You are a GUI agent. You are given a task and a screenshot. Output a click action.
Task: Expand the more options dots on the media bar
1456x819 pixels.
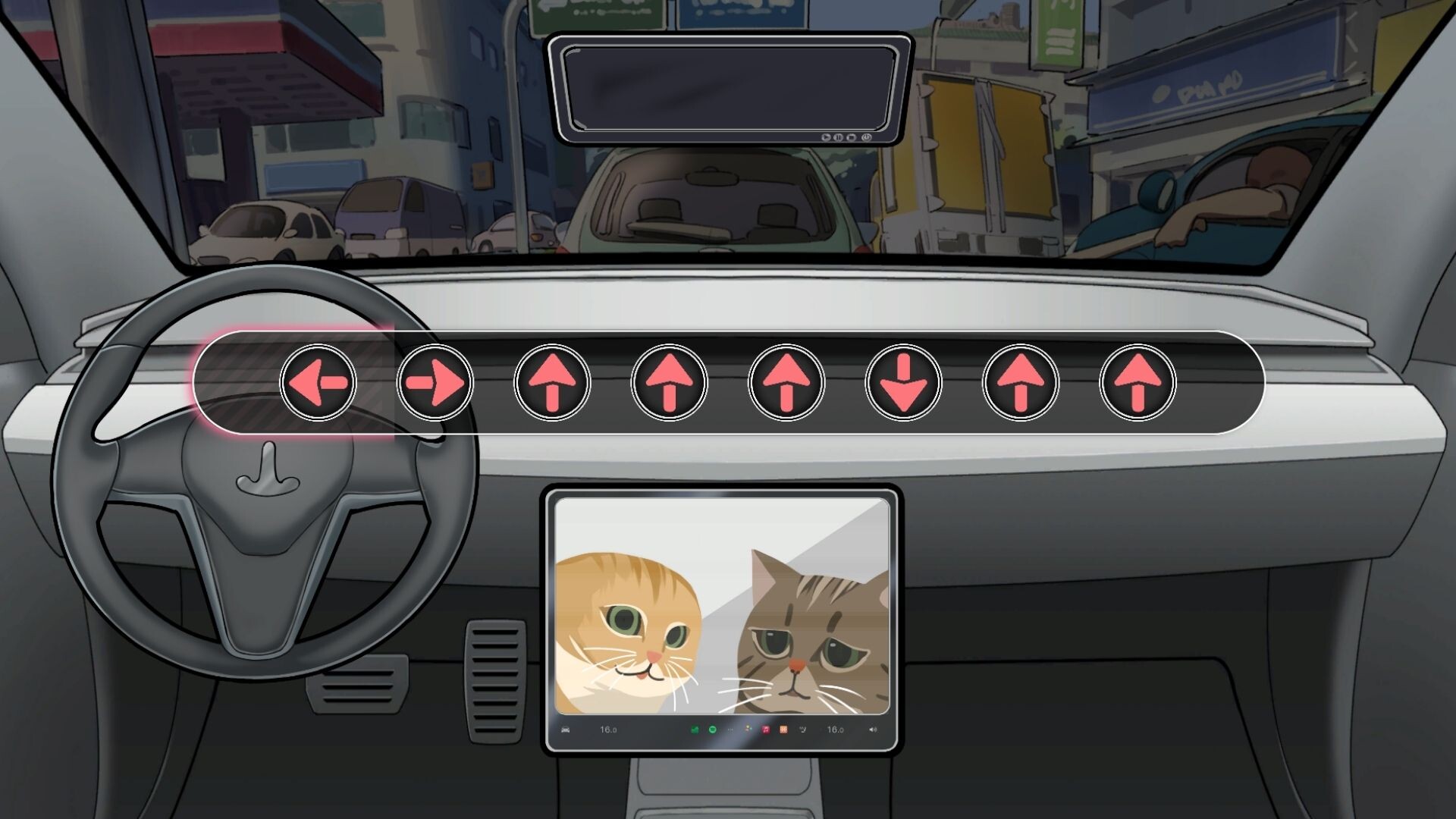click(730, 729)
